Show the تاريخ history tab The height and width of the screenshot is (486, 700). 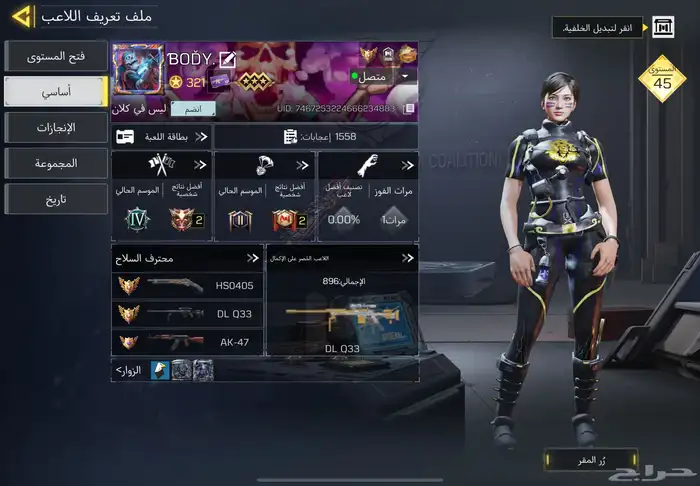55,198
